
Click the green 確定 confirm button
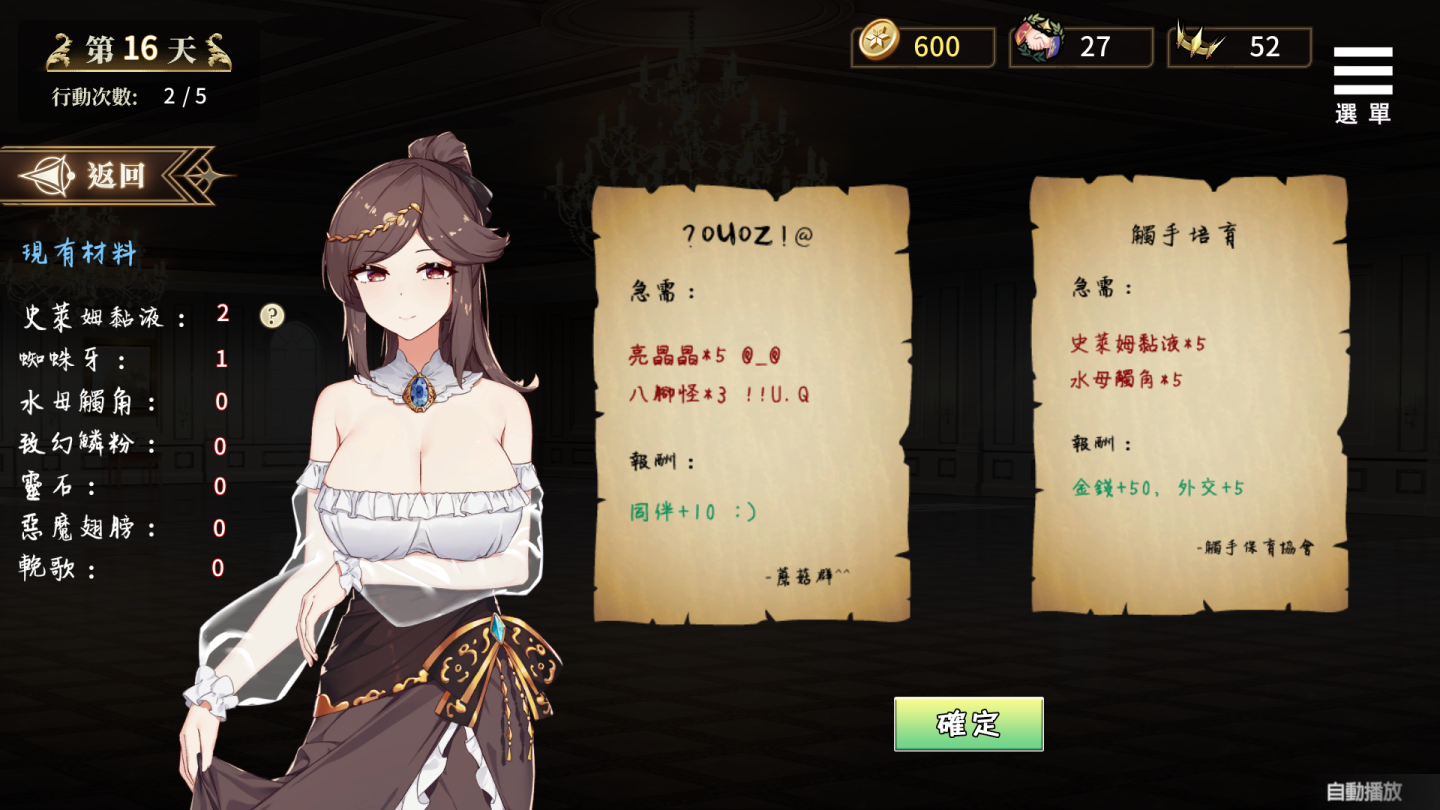tap(968, 724)
